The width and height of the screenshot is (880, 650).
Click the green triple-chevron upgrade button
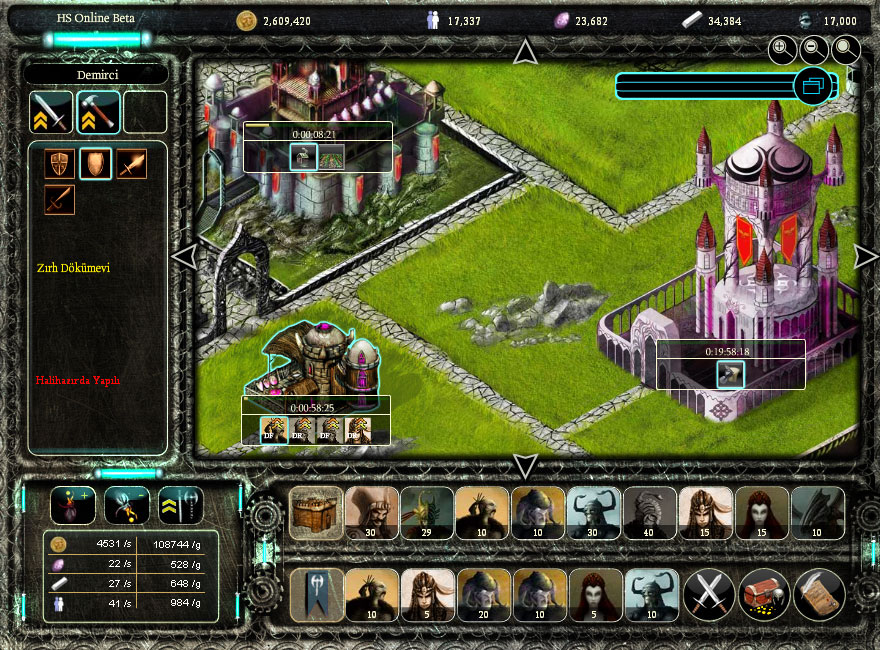tap(181, 505)
